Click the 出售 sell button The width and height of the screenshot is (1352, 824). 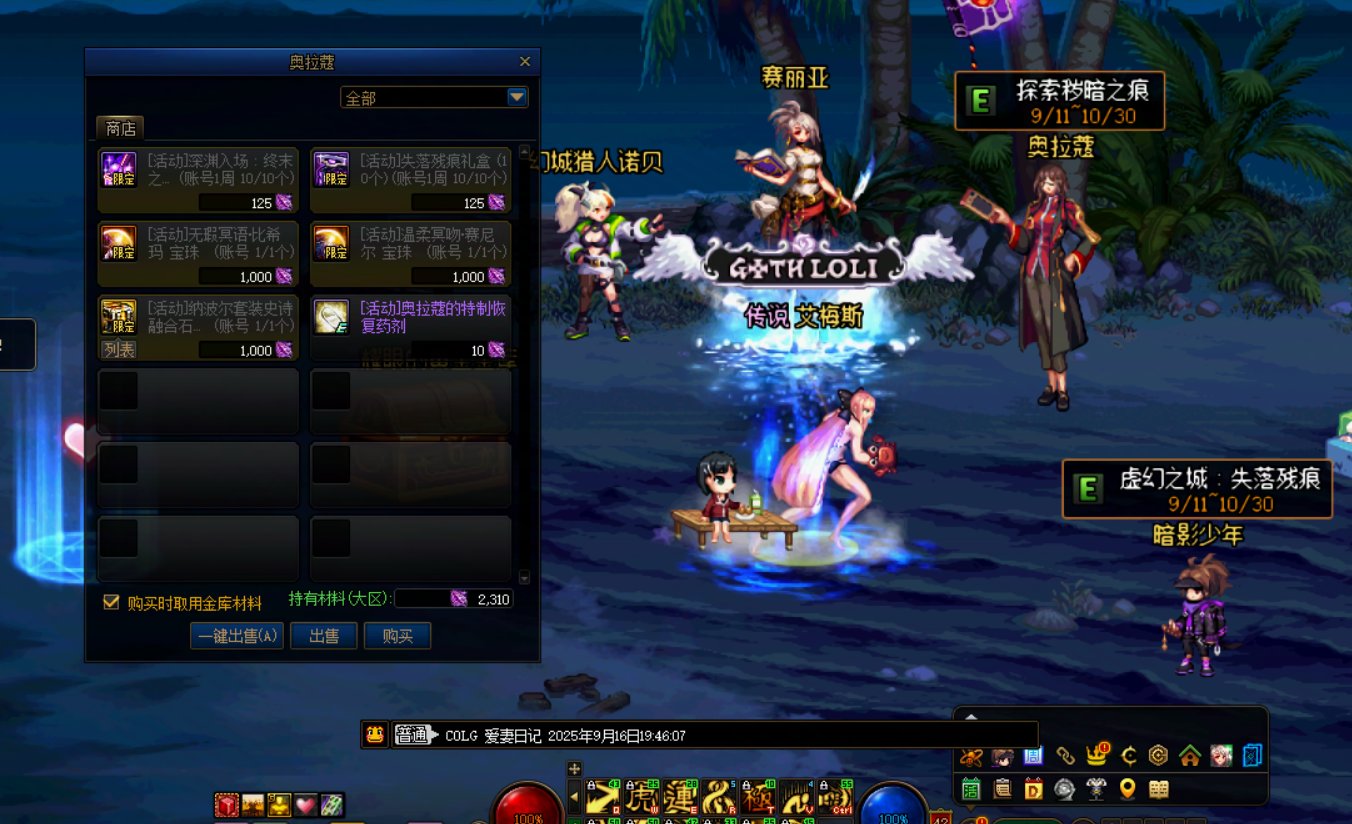(x=324, y=636)
